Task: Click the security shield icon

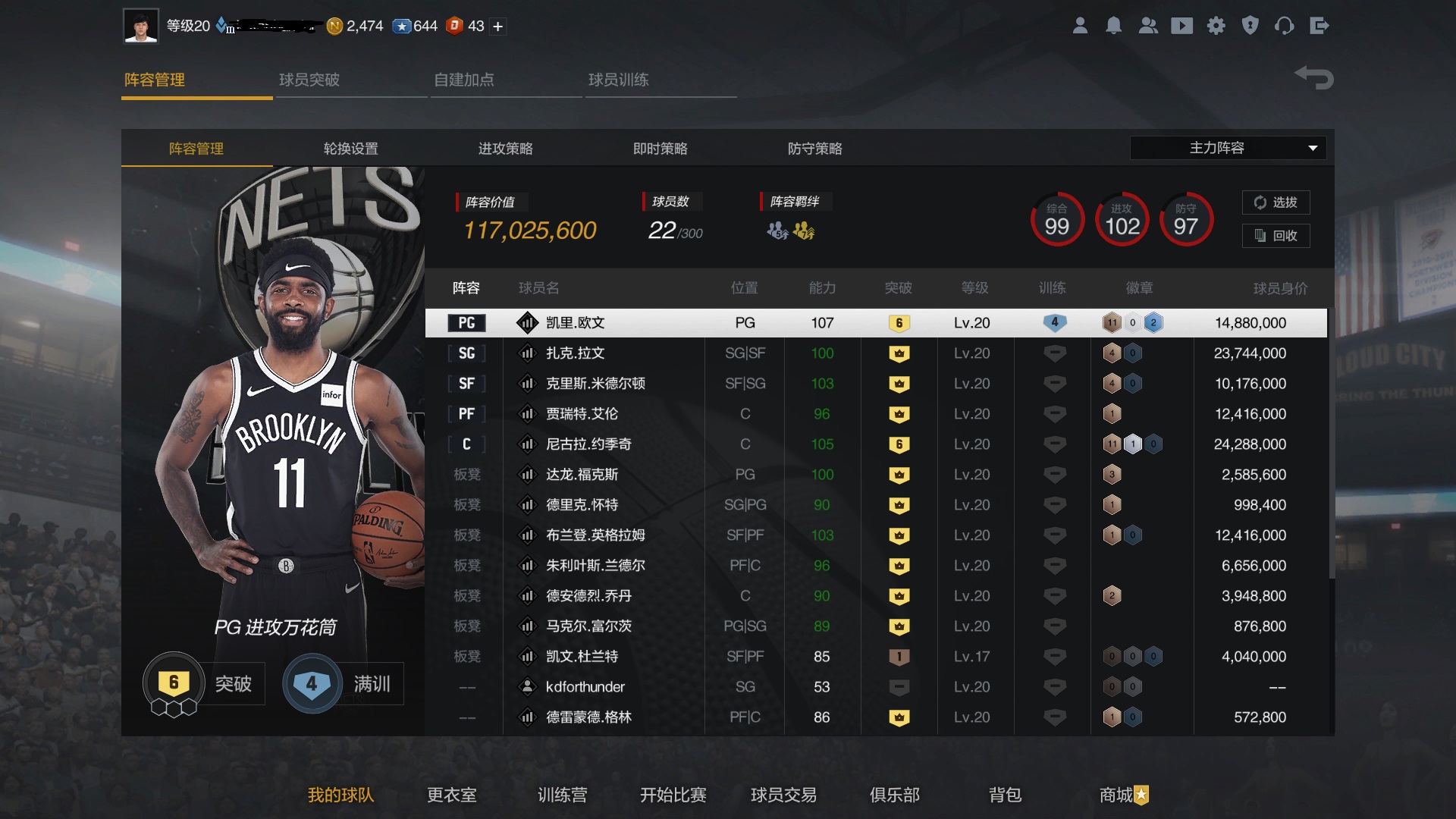Action: [1250, 25]
